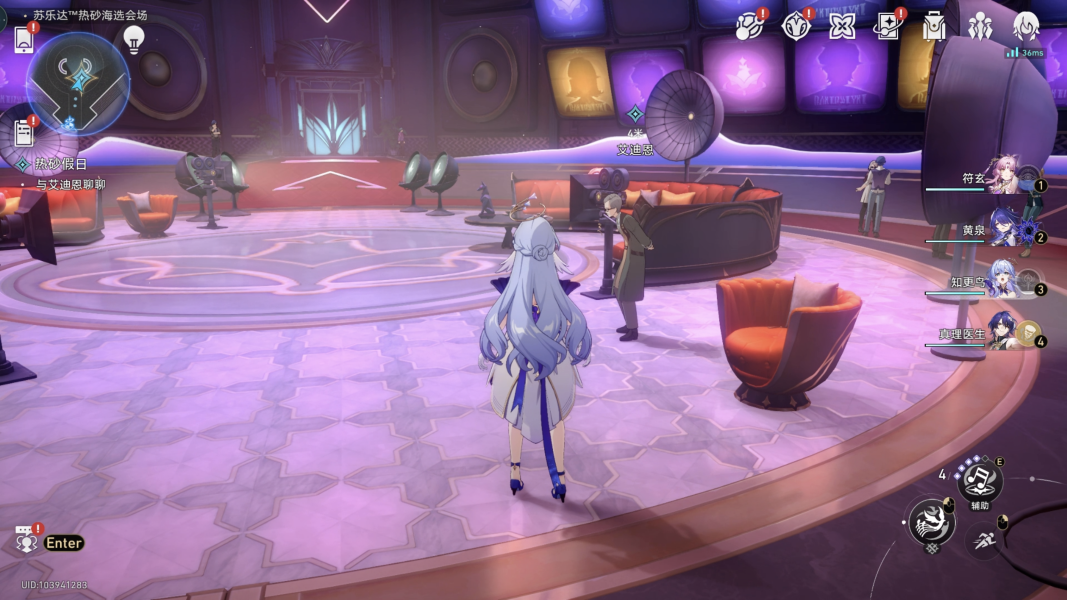
Task: Select the 热砂假日 quest tracker
Action: tap(61, 164)
